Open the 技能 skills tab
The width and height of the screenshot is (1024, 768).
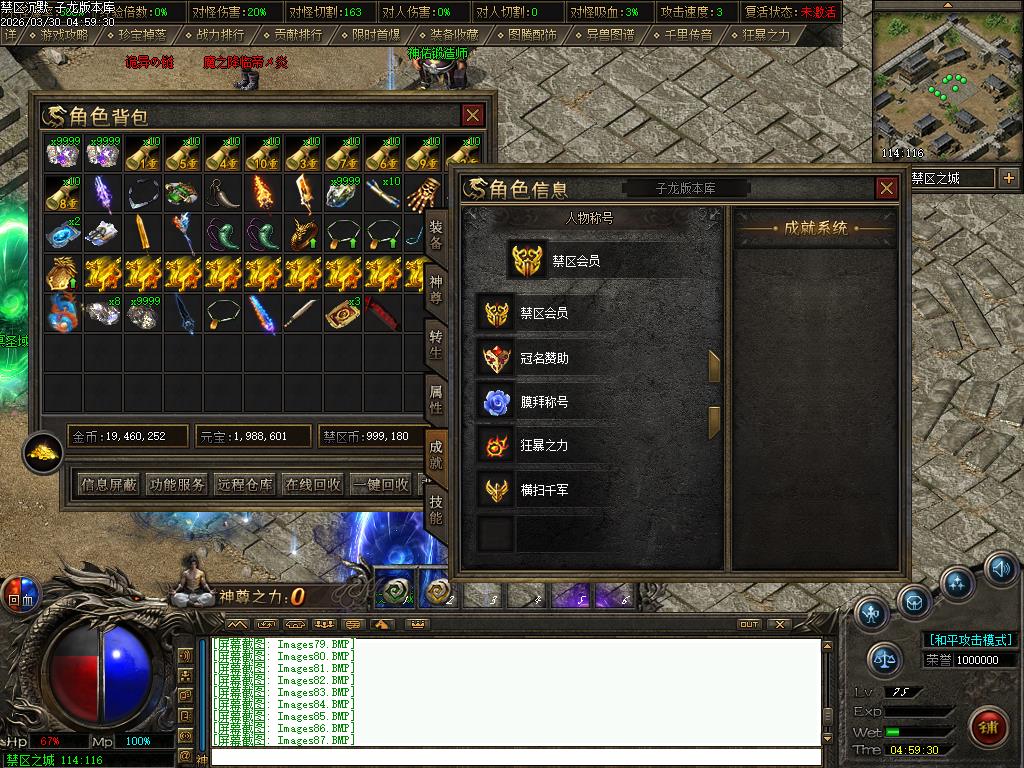(x=436, y=508)
